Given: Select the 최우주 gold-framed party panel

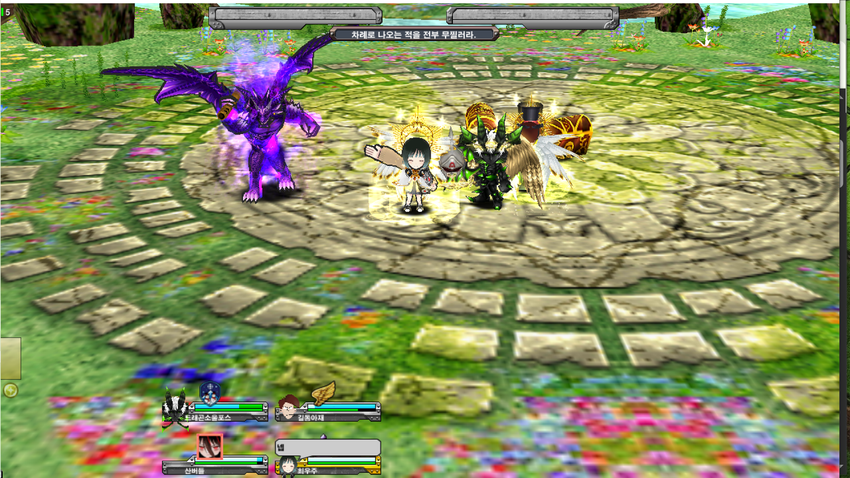Looking at the screenshot, I should [x=340, y=464].
